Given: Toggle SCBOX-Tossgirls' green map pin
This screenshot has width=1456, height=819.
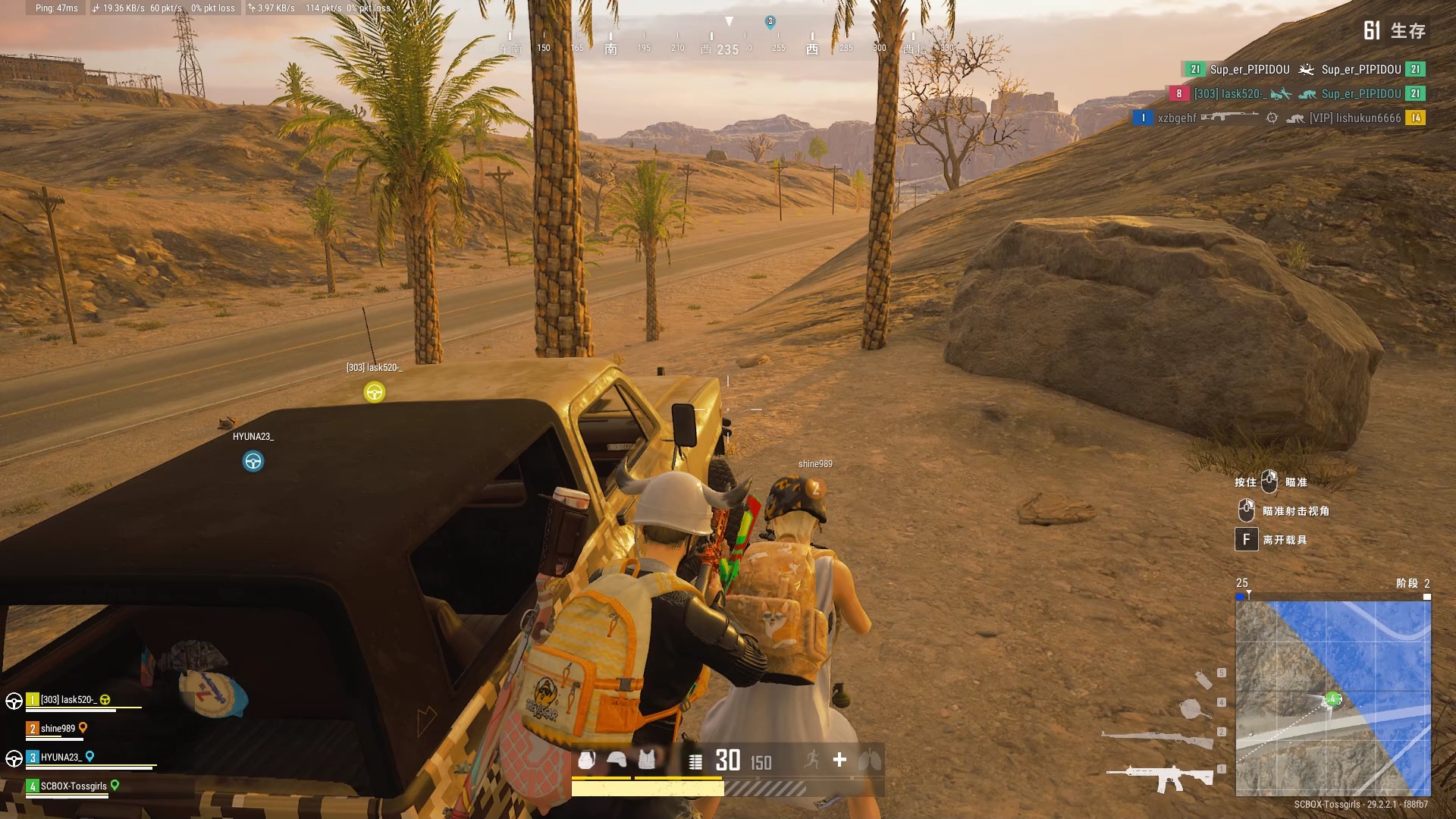Looking at the screenshot, I should click(x=115, y=786).
